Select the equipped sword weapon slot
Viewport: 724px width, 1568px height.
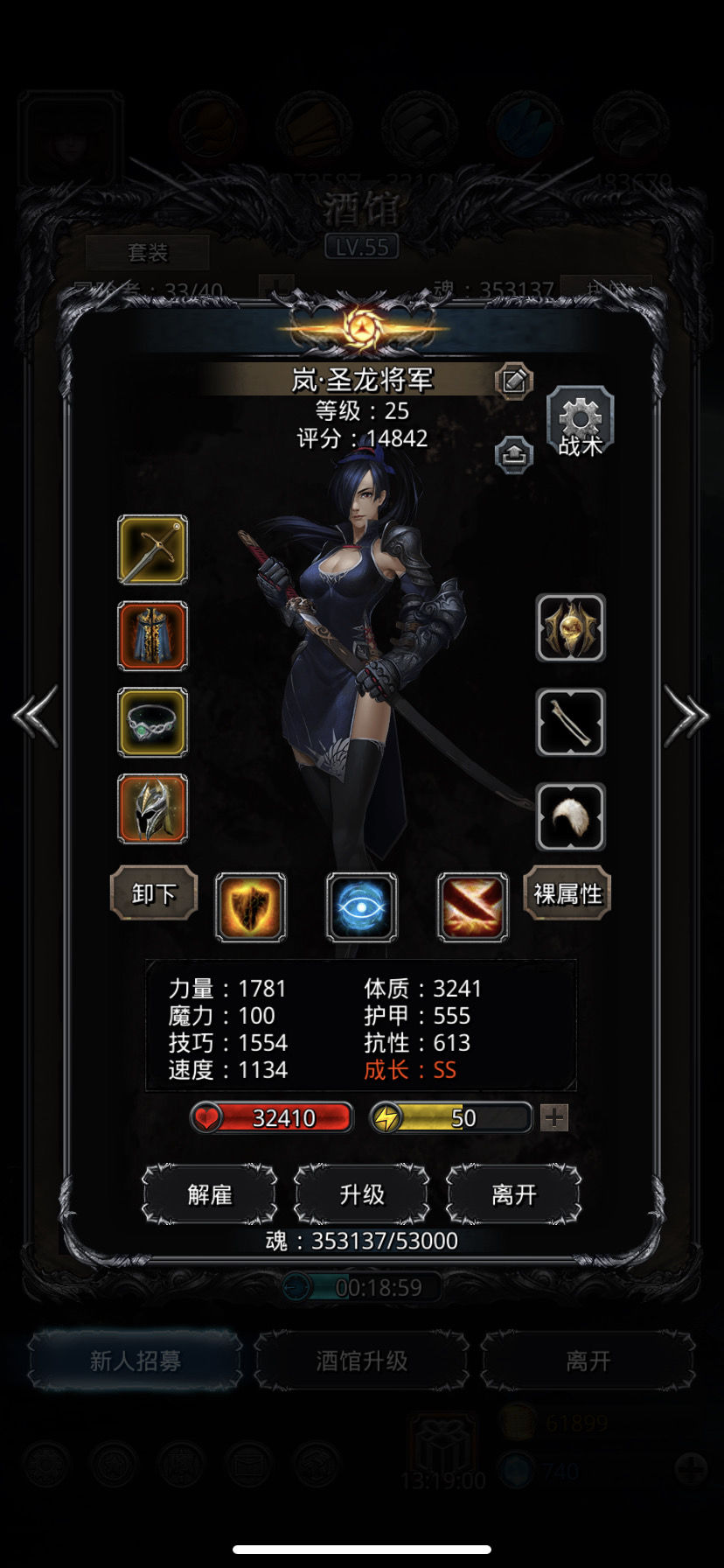coord(152,549)
